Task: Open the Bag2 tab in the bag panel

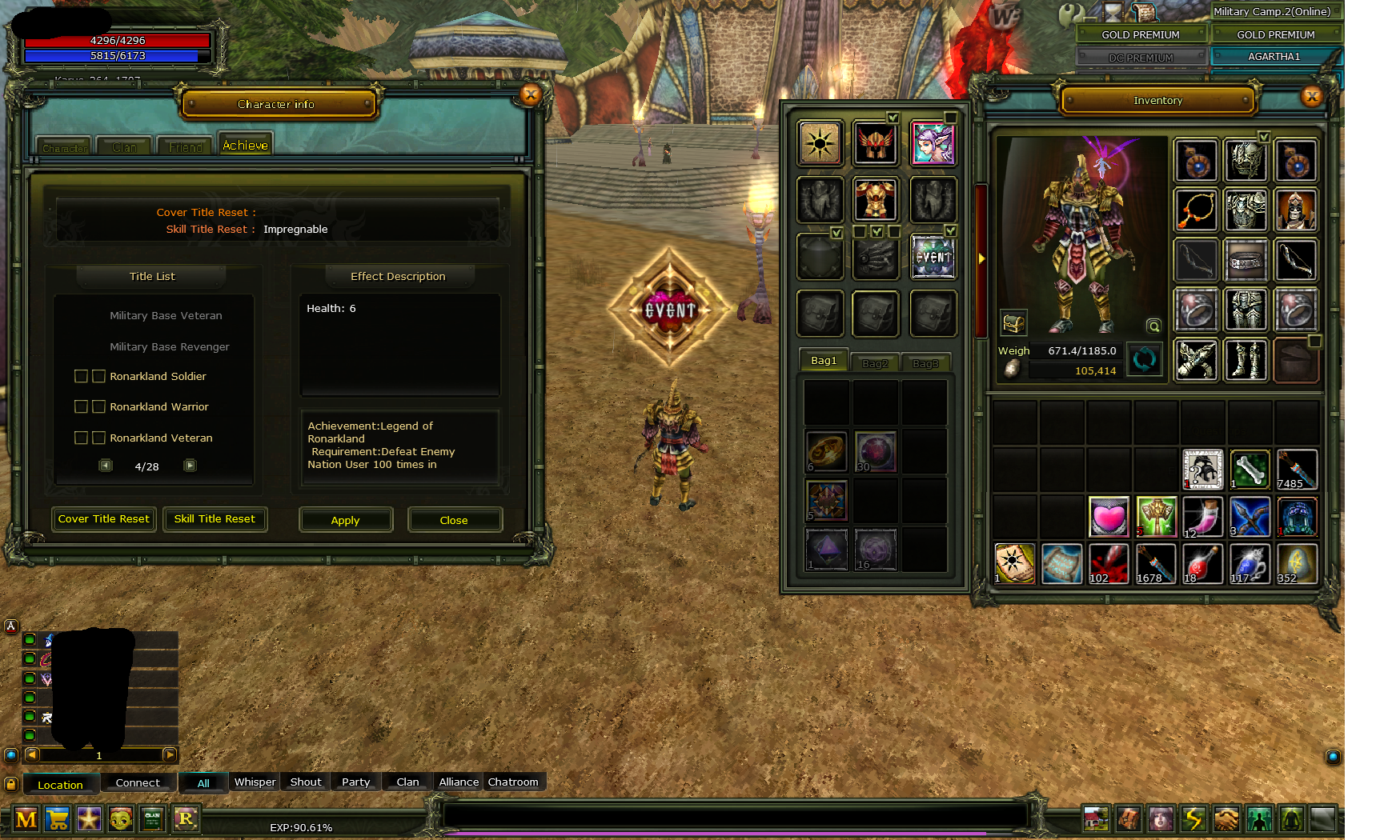Action: coord(874,362)
